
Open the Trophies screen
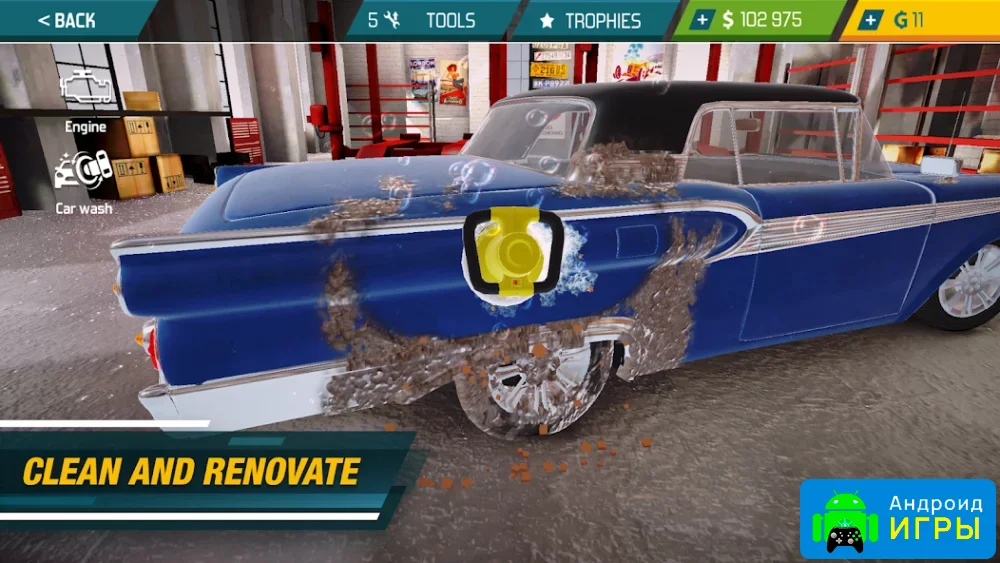click(x=590, y=20)
